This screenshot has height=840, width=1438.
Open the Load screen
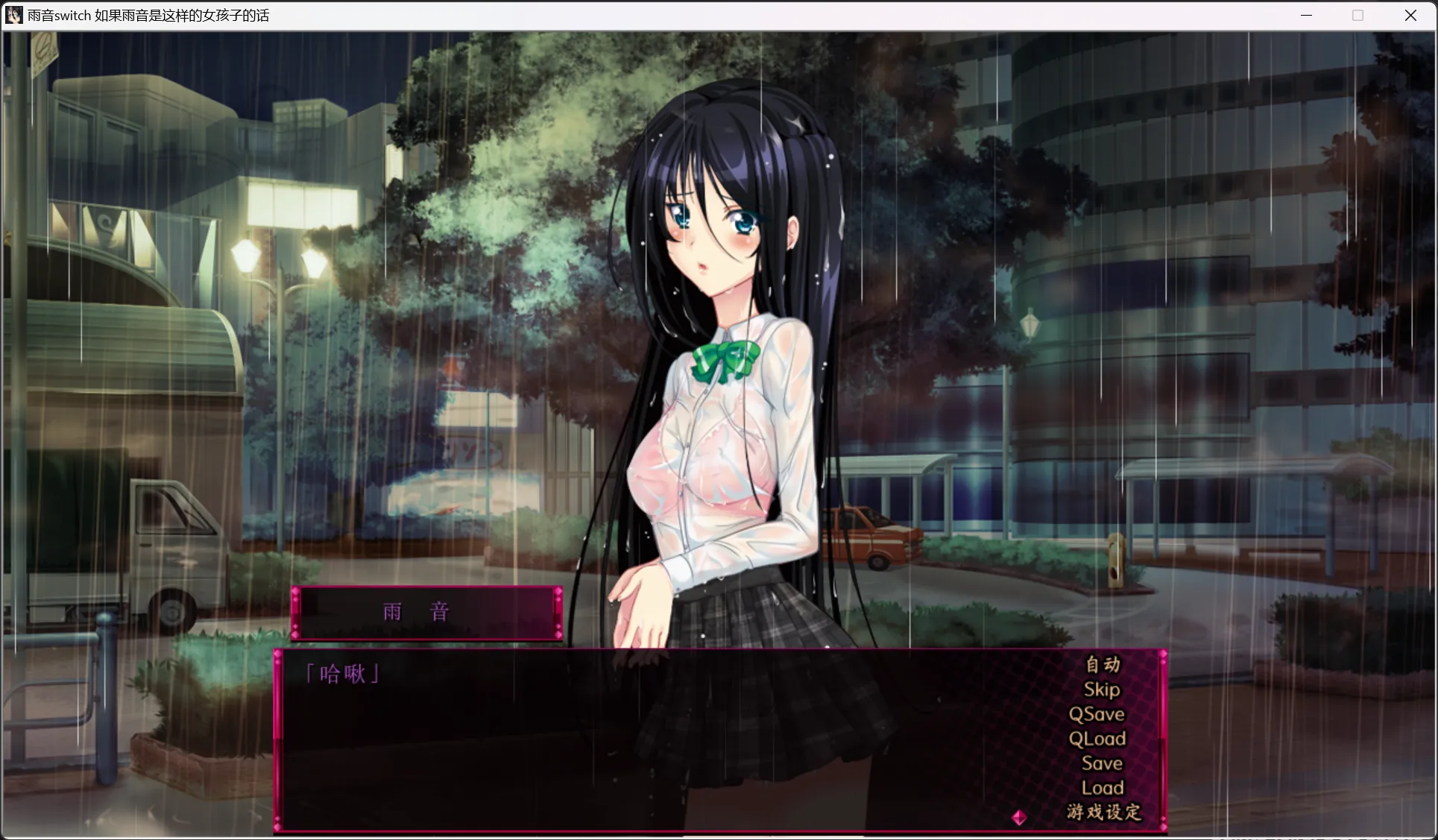(1102, 787)
